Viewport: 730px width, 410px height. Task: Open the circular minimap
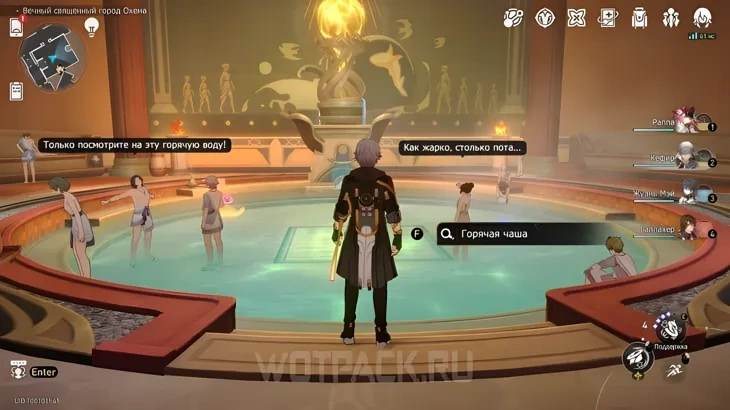click(x=53, y=55)
